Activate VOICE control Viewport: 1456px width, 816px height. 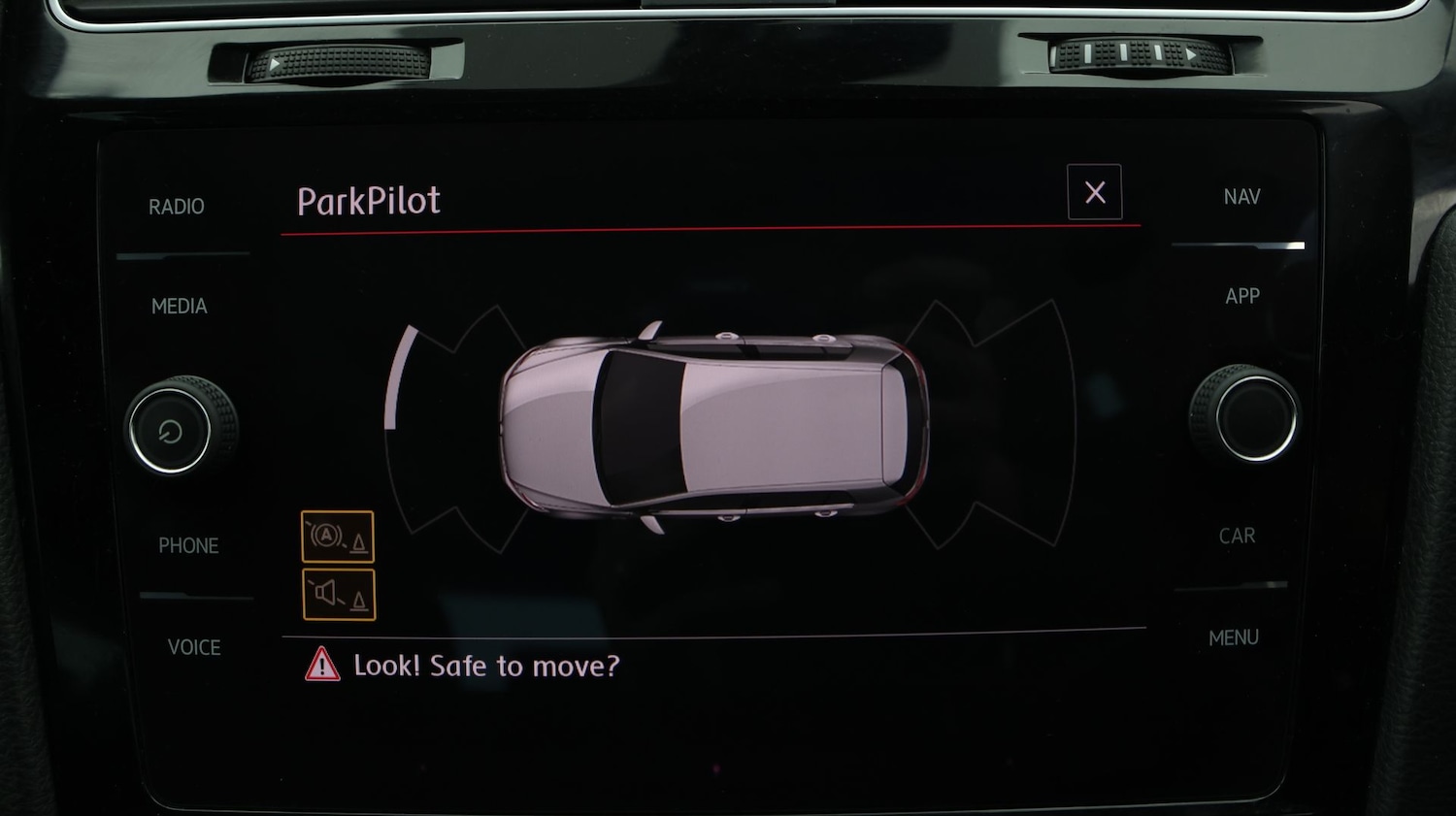coord(194,647)
